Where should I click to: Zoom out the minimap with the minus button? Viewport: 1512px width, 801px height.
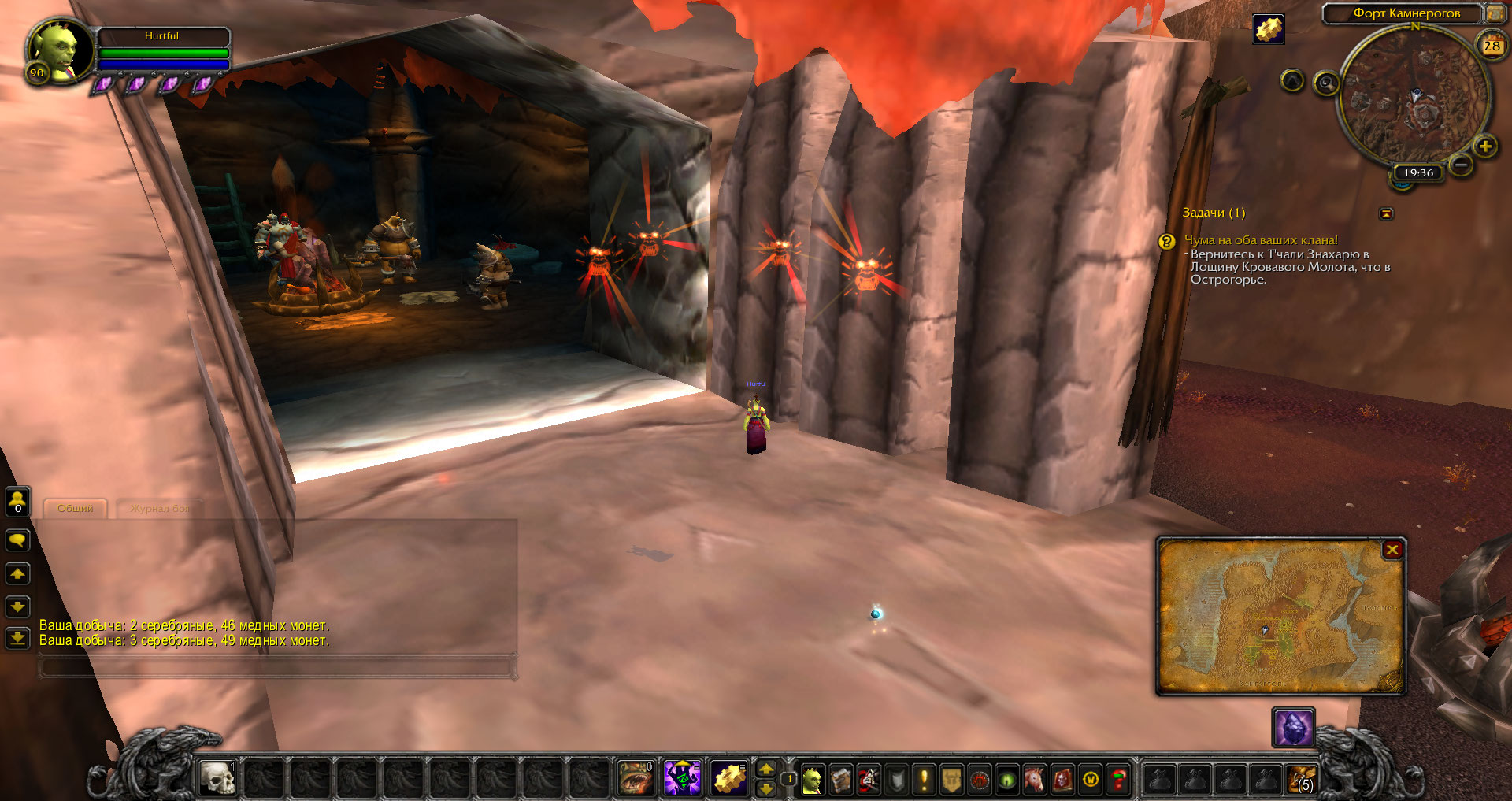coord(1461,165)
